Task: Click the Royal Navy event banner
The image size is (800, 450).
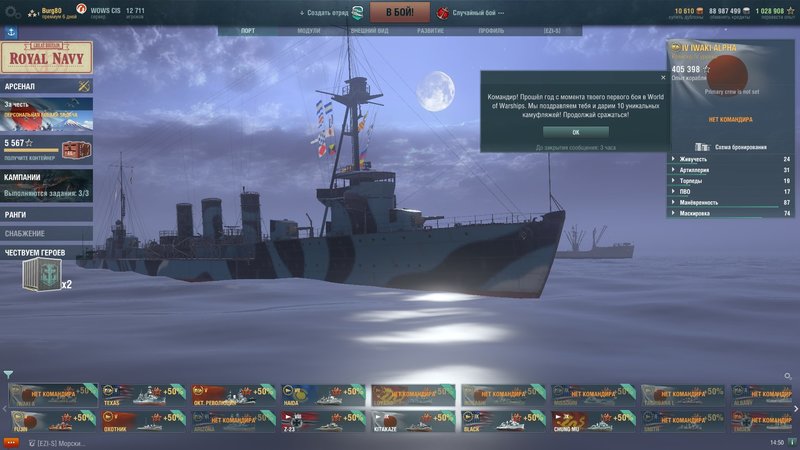Action: point(47,57)
